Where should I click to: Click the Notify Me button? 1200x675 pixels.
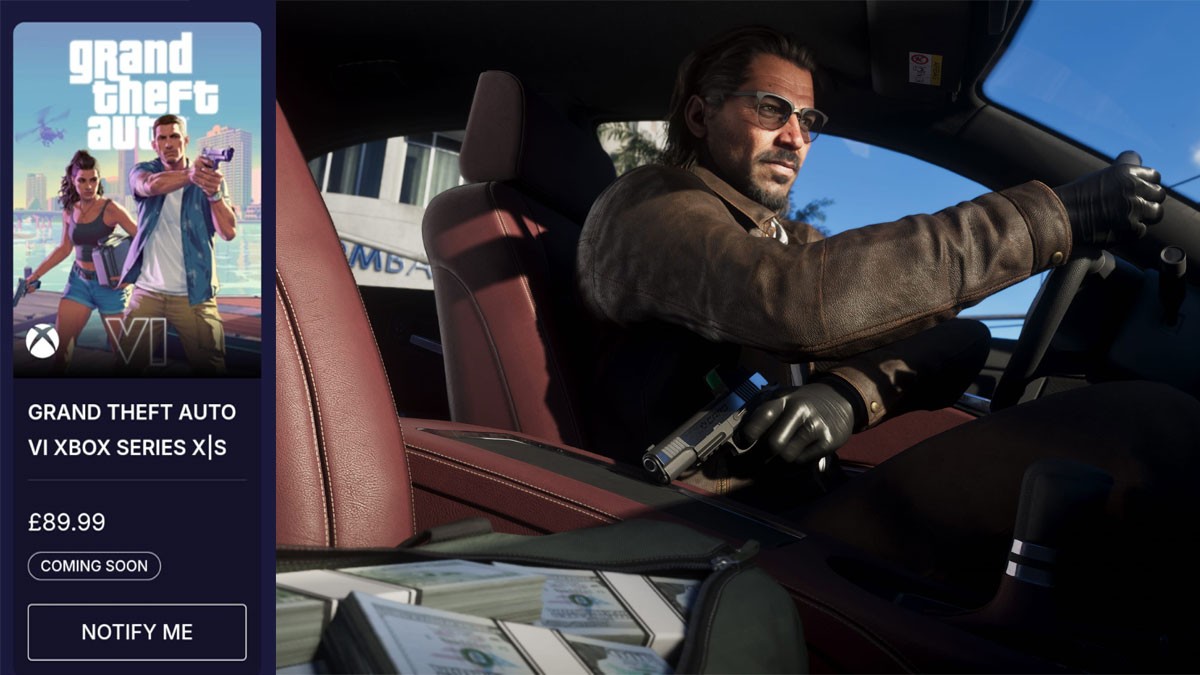click(137, 632)
